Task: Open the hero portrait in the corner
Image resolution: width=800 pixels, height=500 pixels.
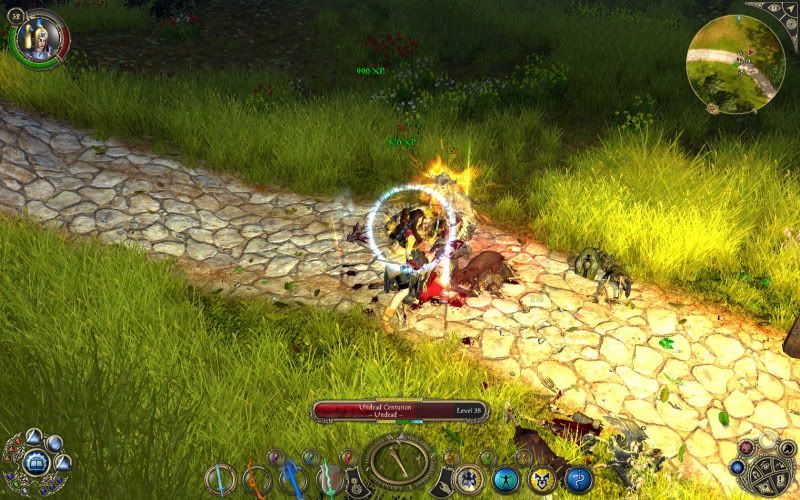Action: (x=40, y=40)
